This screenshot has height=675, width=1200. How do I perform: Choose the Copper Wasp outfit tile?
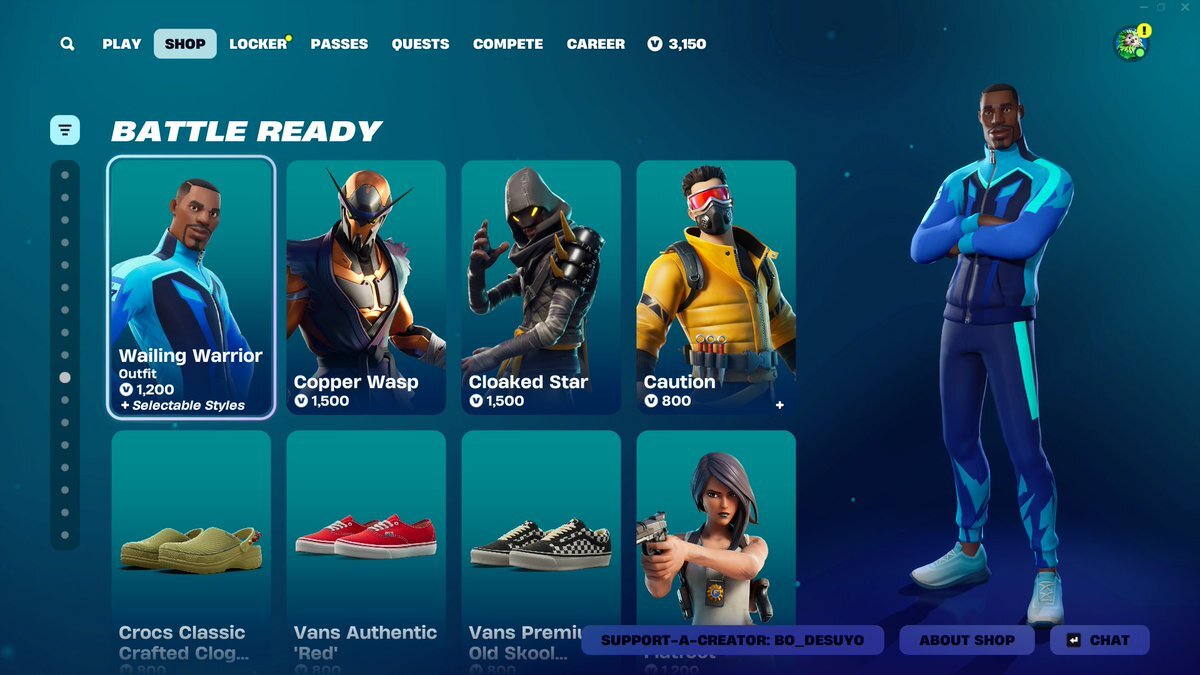point(366,287)
